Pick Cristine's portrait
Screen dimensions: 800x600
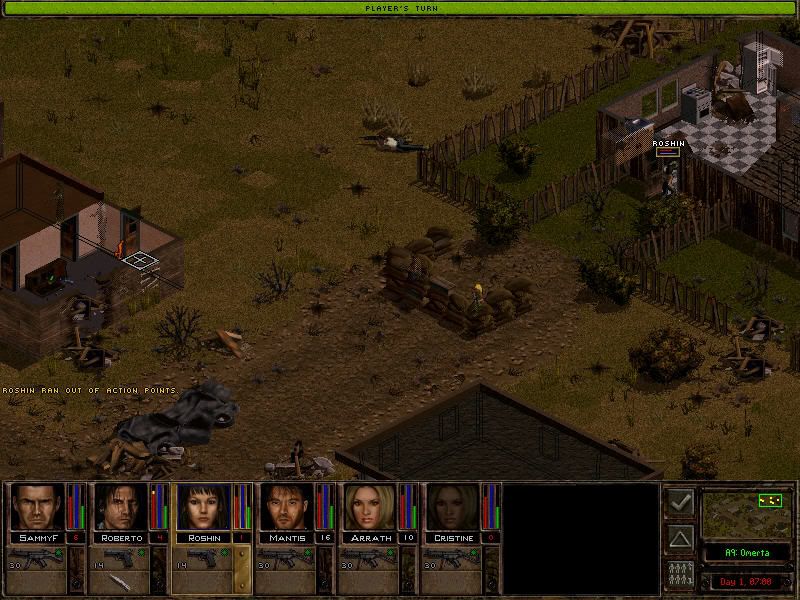pos(450,506)
